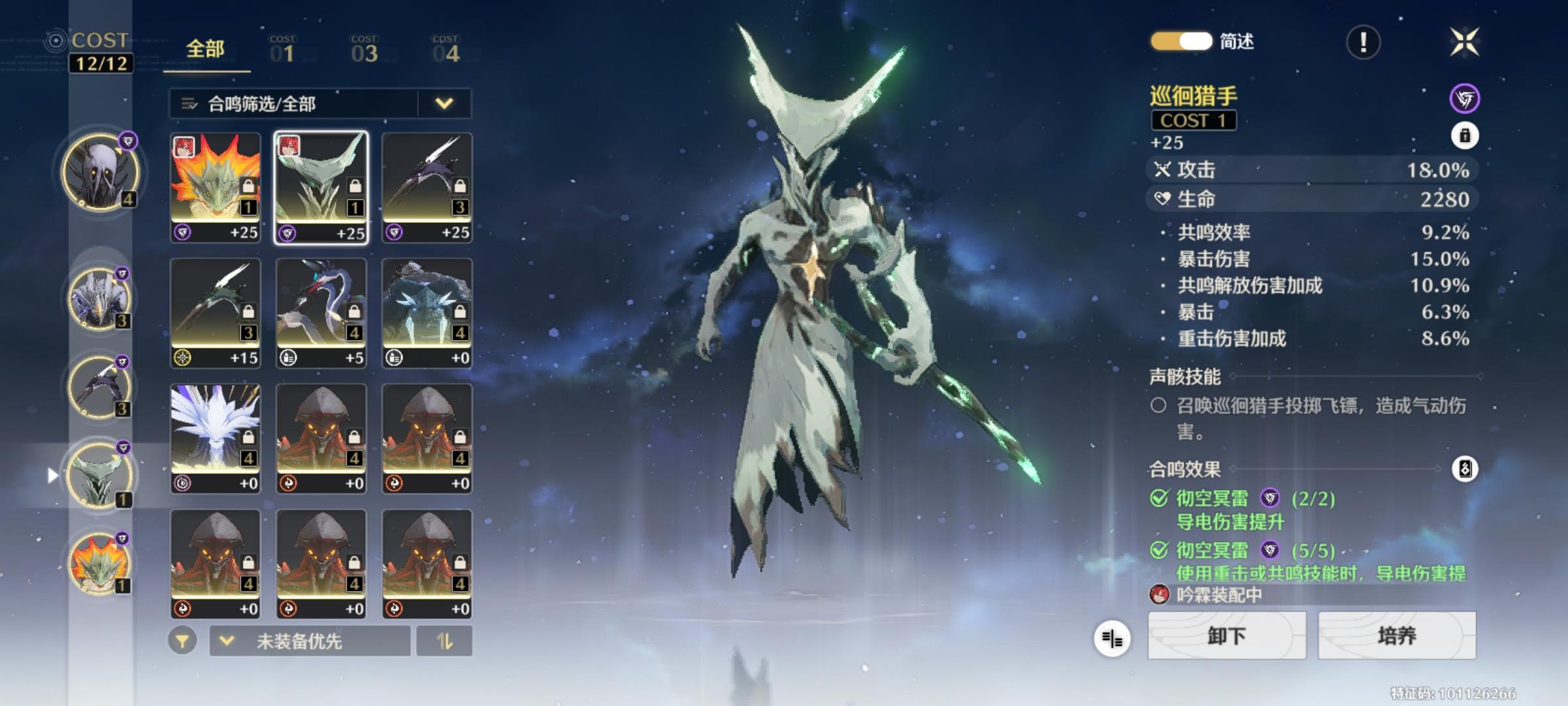
Task: Reverse the sort order arrows button
Action: pos(444,641)
